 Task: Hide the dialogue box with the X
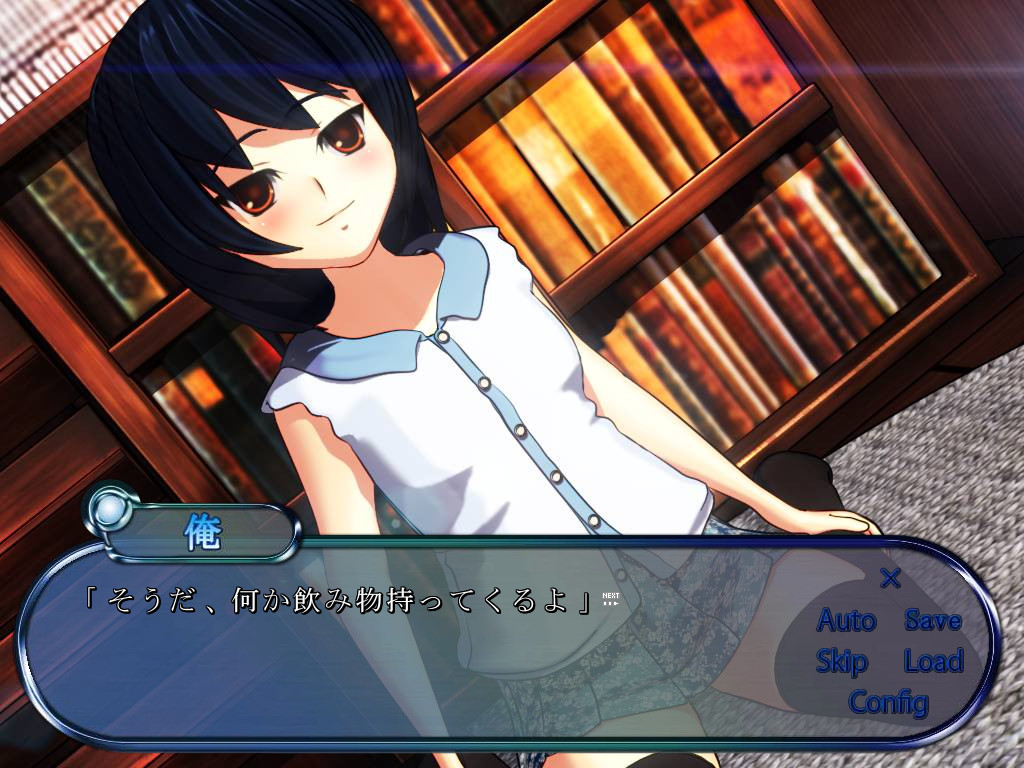tap(890, 578)
